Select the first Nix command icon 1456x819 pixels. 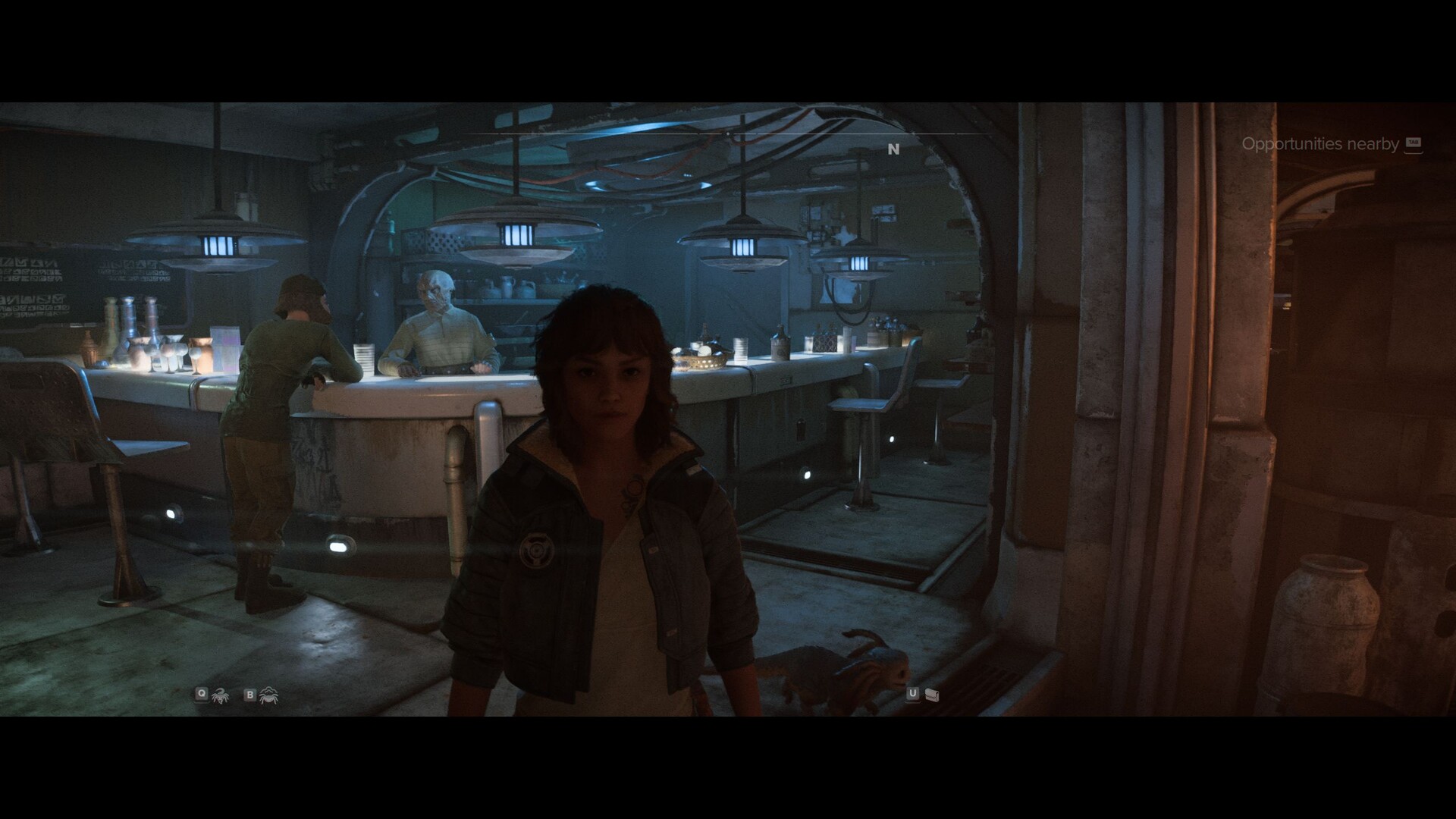[x=220, y=694]
